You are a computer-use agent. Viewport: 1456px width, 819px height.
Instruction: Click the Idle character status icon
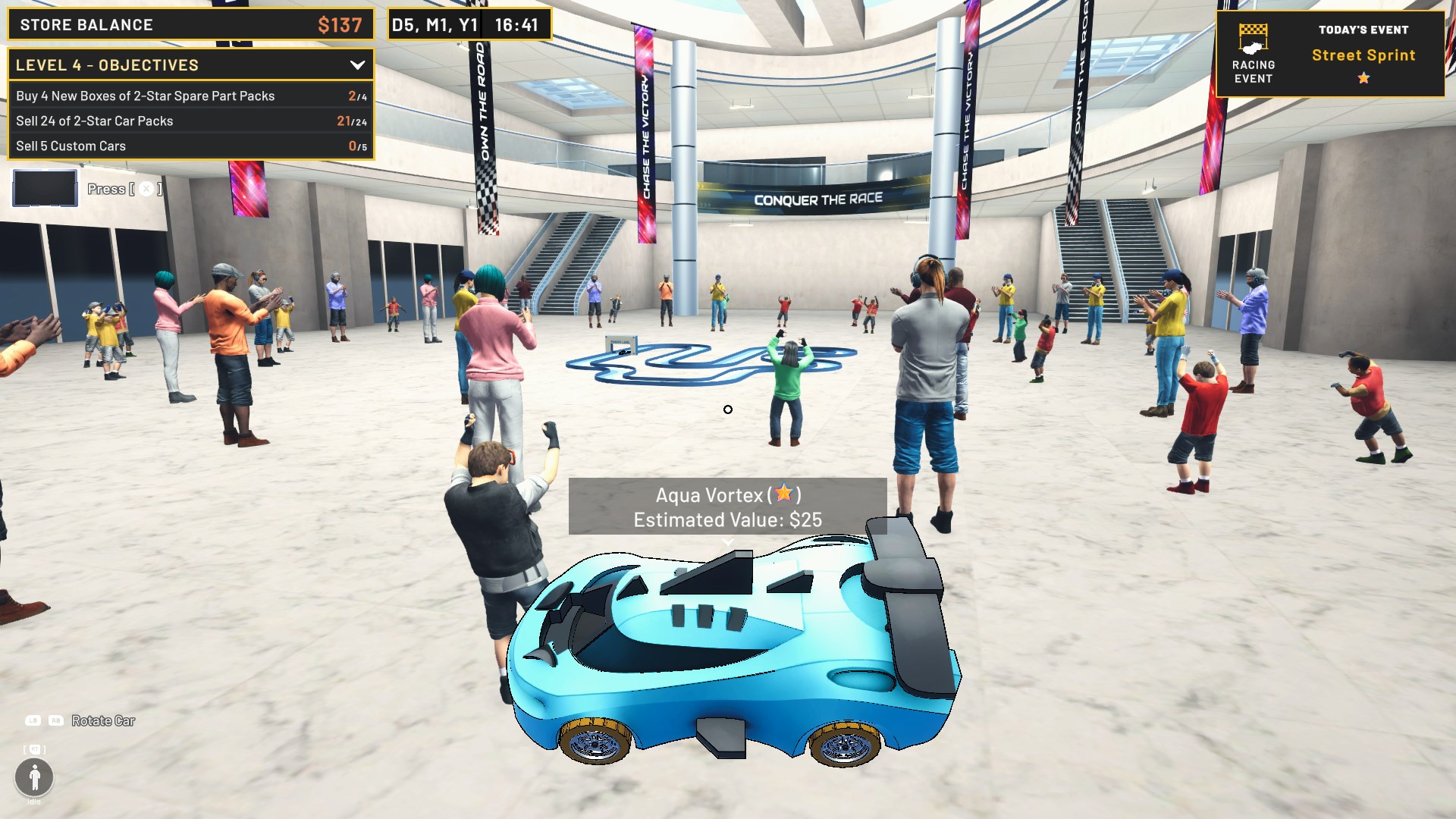pyautogui.click(x=34, y=778)
